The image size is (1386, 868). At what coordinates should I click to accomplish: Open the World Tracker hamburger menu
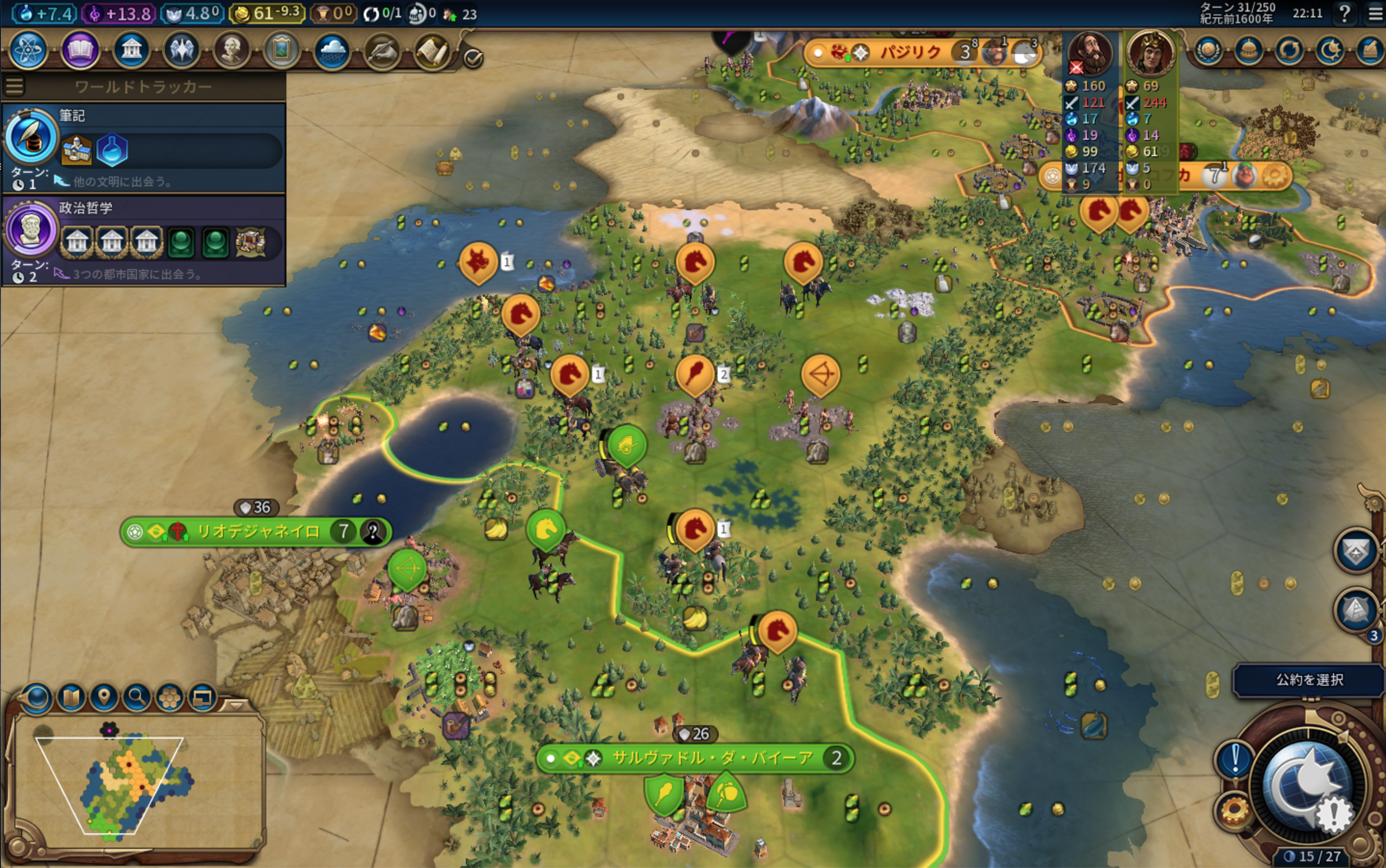point(14,87)
